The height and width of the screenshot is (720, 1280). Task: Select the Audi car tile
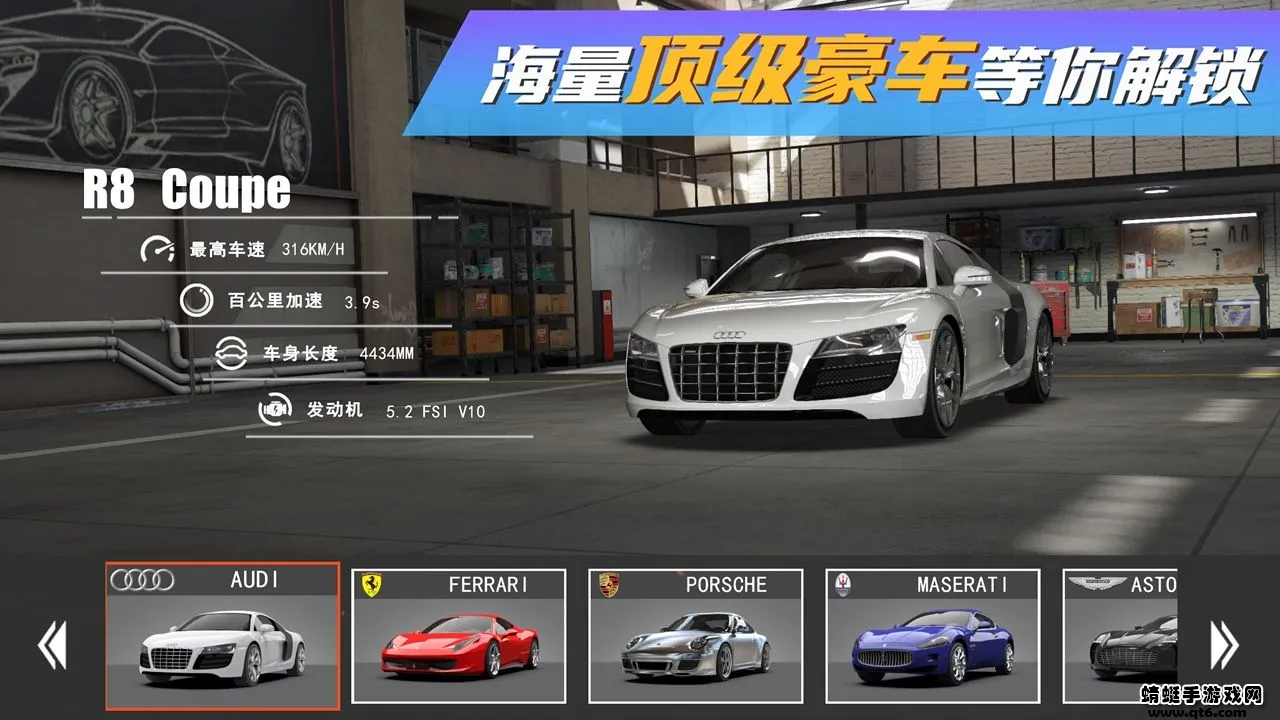click(222, 636)
